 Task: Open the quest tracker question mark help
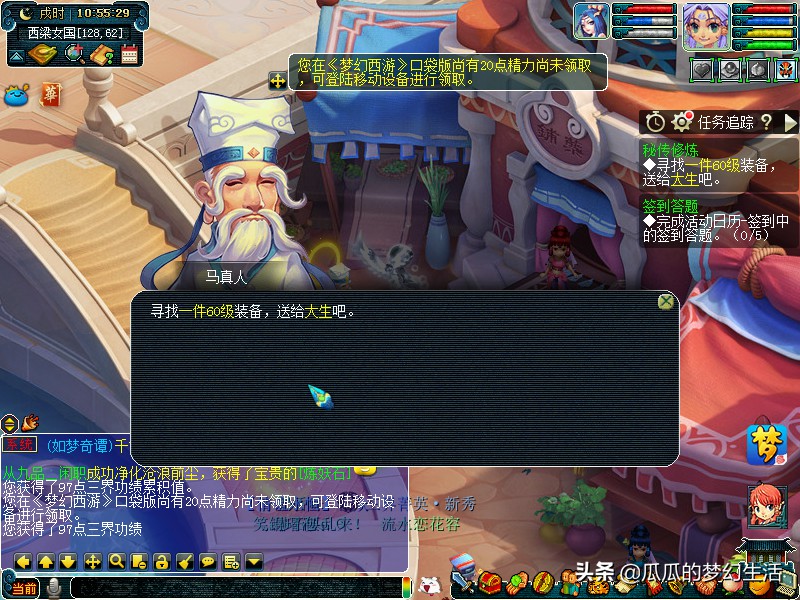tap(766, 122)
